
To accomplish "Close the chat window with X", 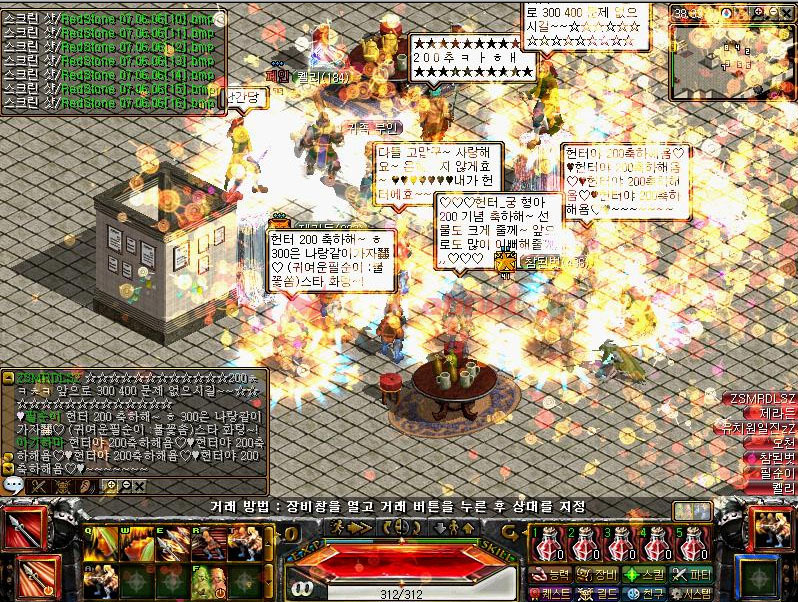I will click(139, 485).
